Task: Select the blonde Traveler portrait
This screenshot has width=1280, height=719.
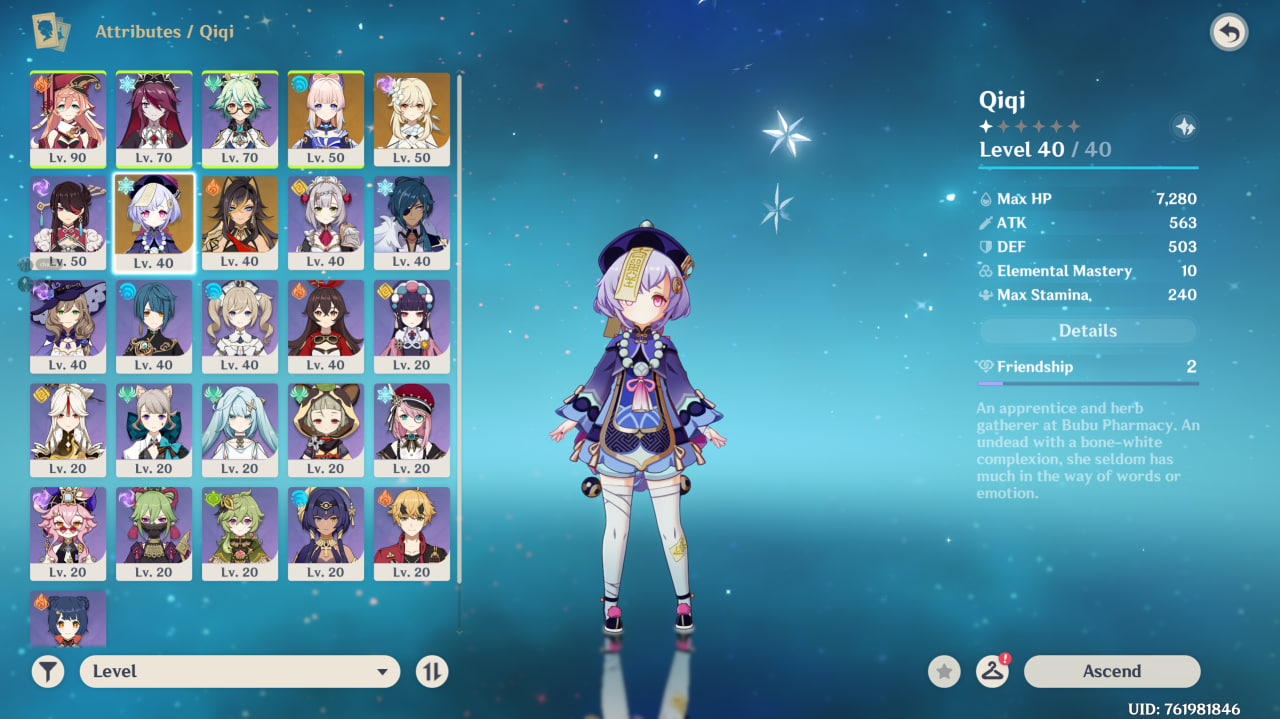Action: pos(412,118)
